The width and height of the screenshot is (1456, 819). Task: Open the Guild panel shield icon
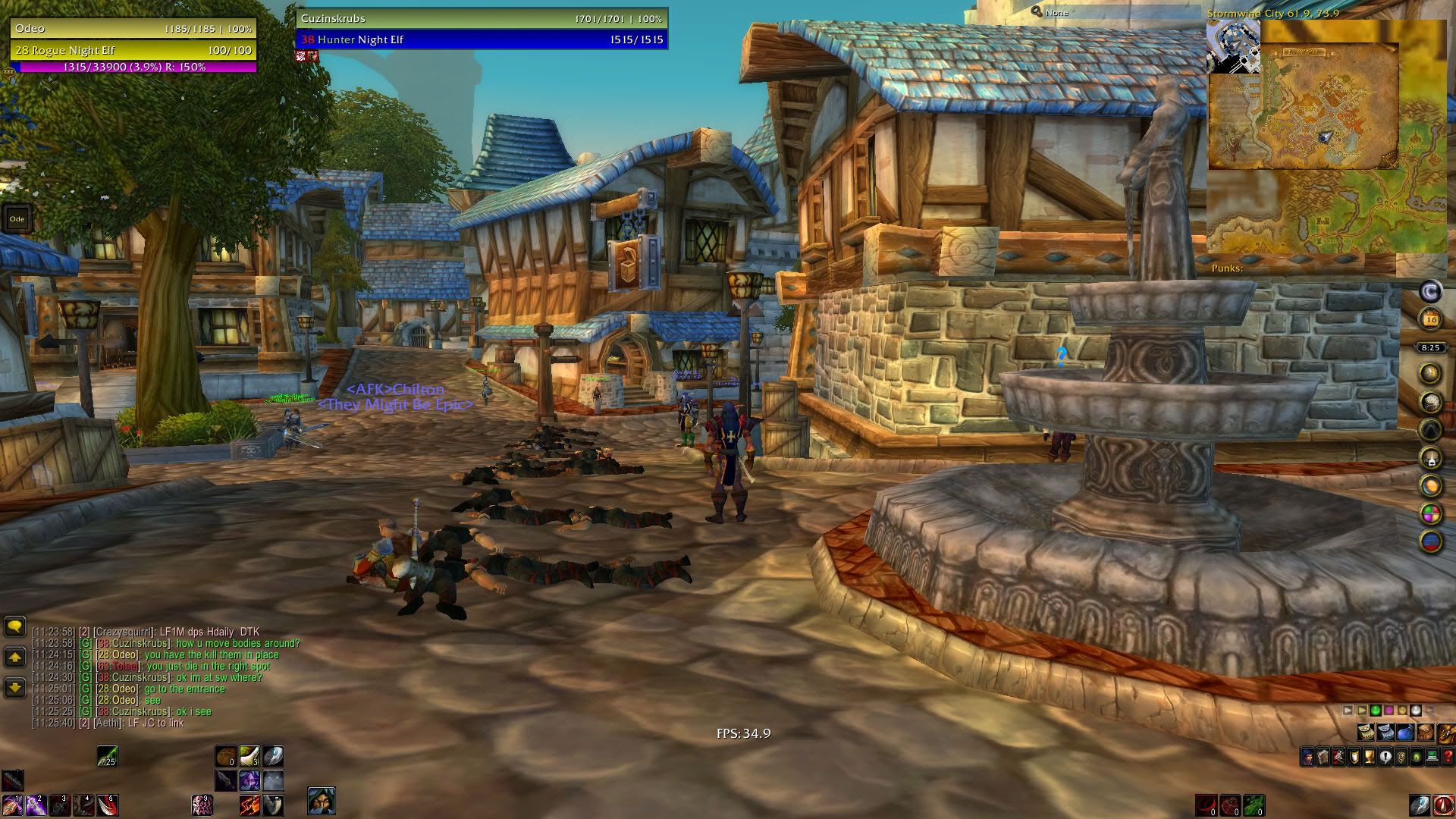click(x=1400, y=756)
